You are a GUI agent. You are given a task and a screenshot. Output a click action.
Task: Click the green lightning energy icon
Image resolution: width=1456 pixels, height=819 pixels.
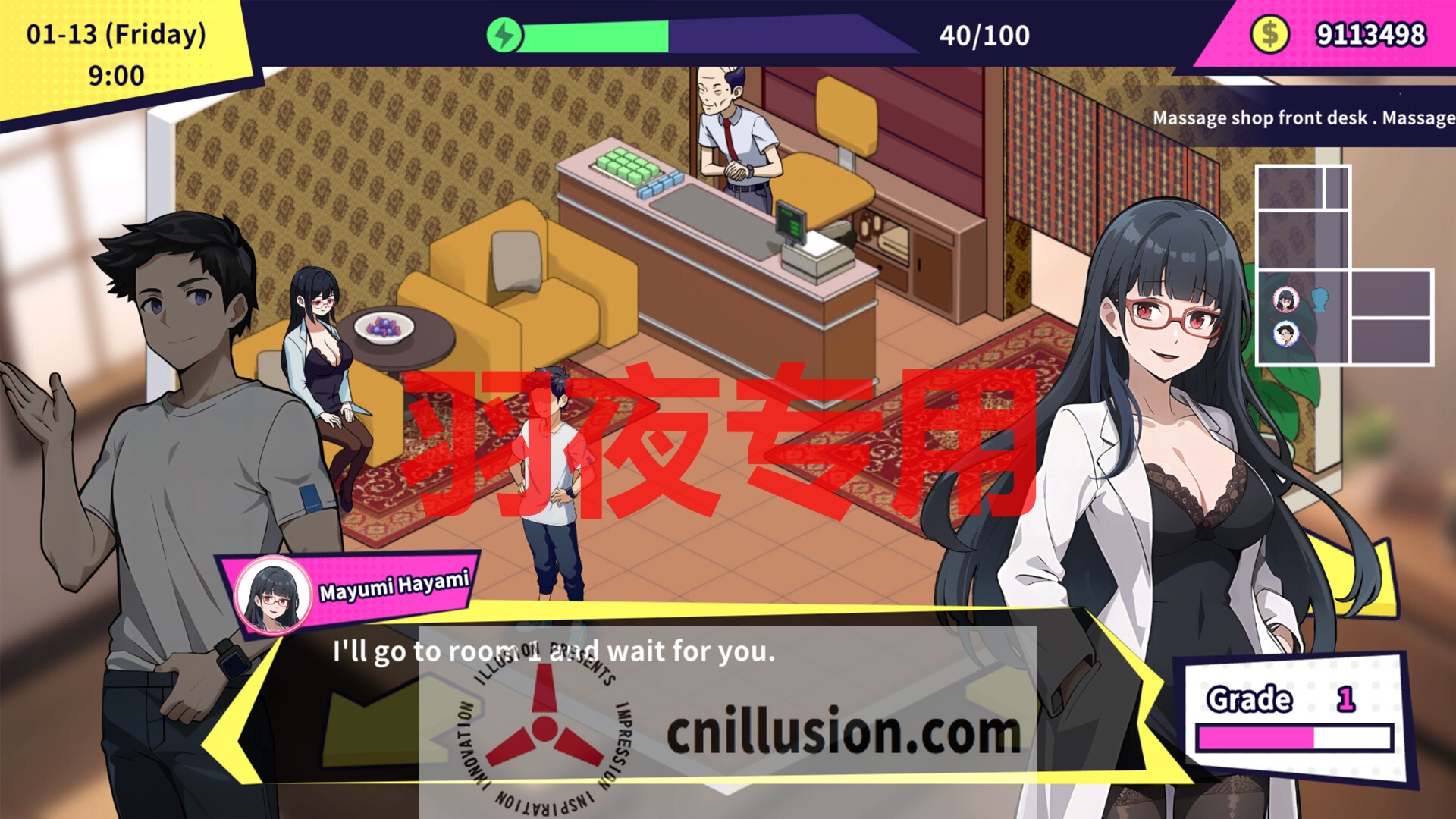point(504,34)
